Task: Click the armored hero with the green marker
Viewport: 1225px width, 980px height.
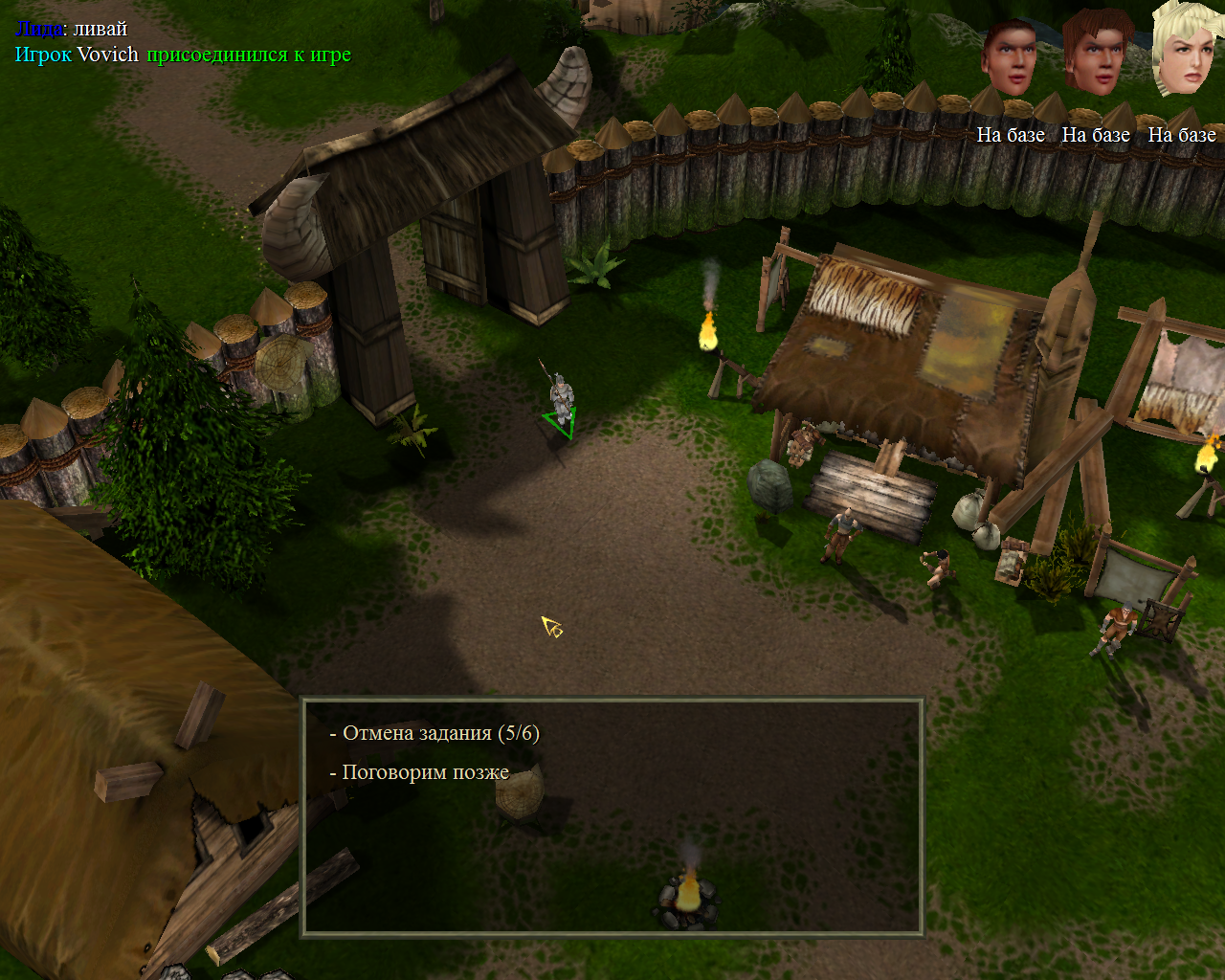Action: pos(560,397)
